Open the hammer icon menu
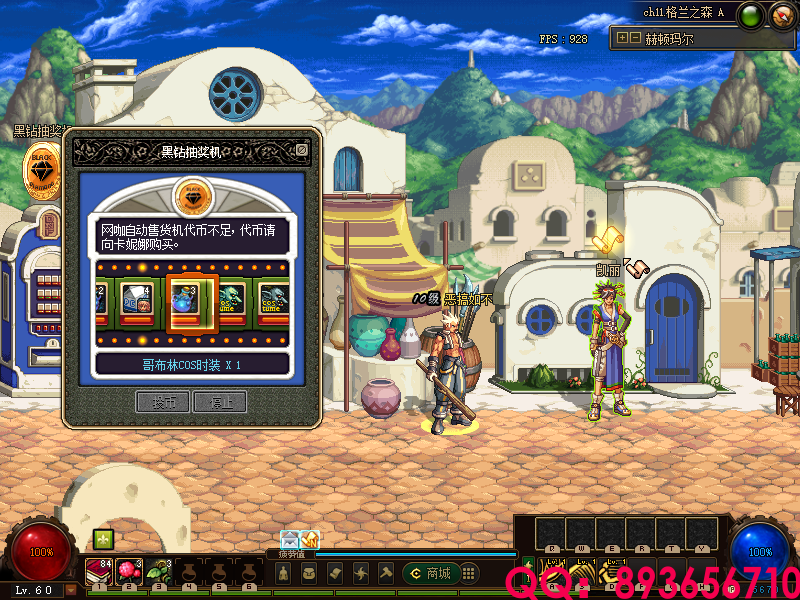This screenshot has width=800, height=600. 386,573
